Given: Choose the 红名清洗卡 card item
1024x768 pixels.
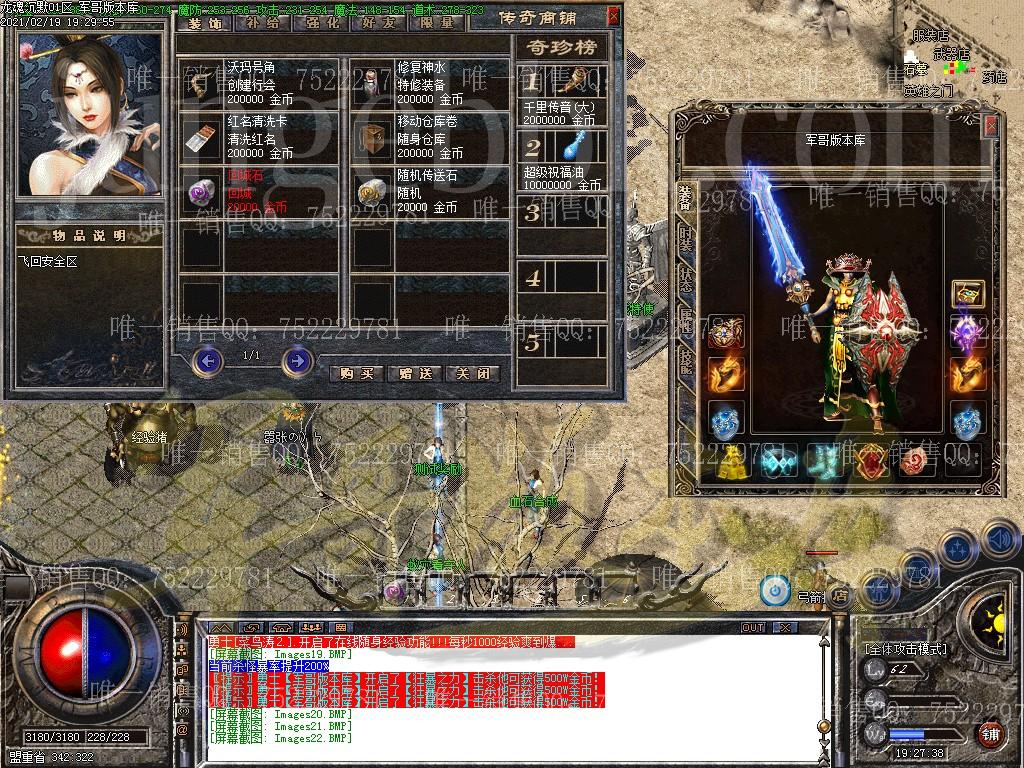Looking at the screenshot, I should click(x=203, y=137).
